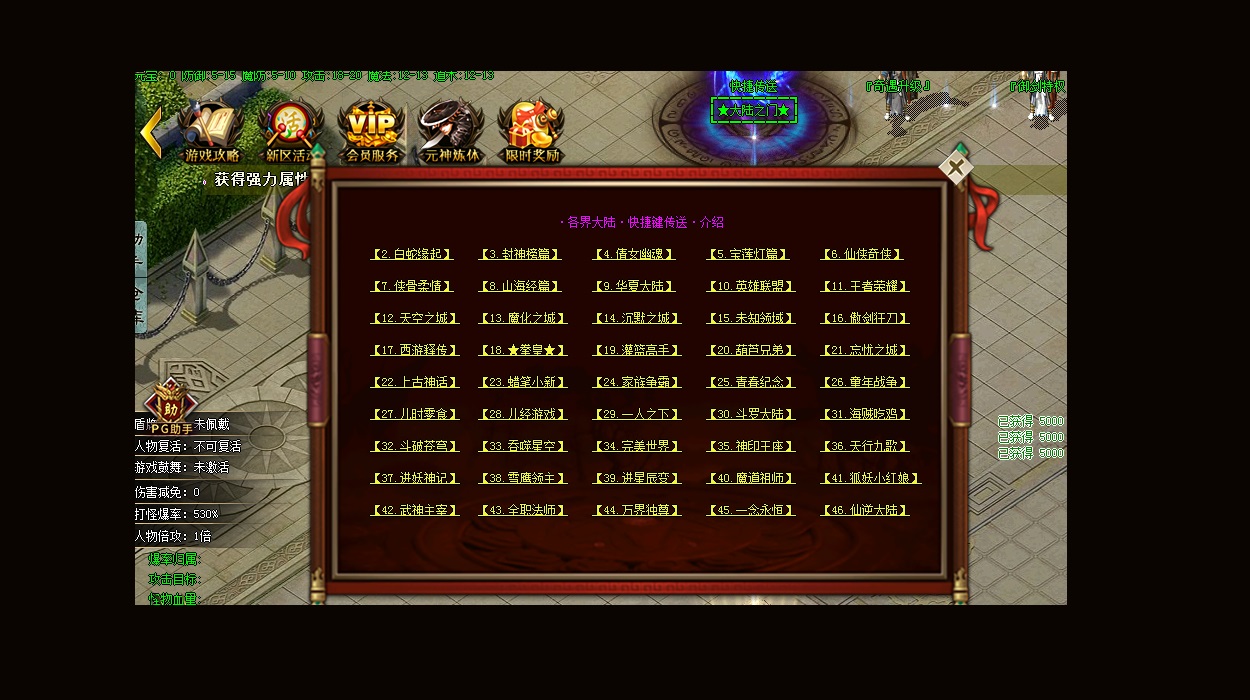Screen dimensions: 1250x700
Task: Open the 游戏攻略 game guide icon
Action: (x=211, y=132)
